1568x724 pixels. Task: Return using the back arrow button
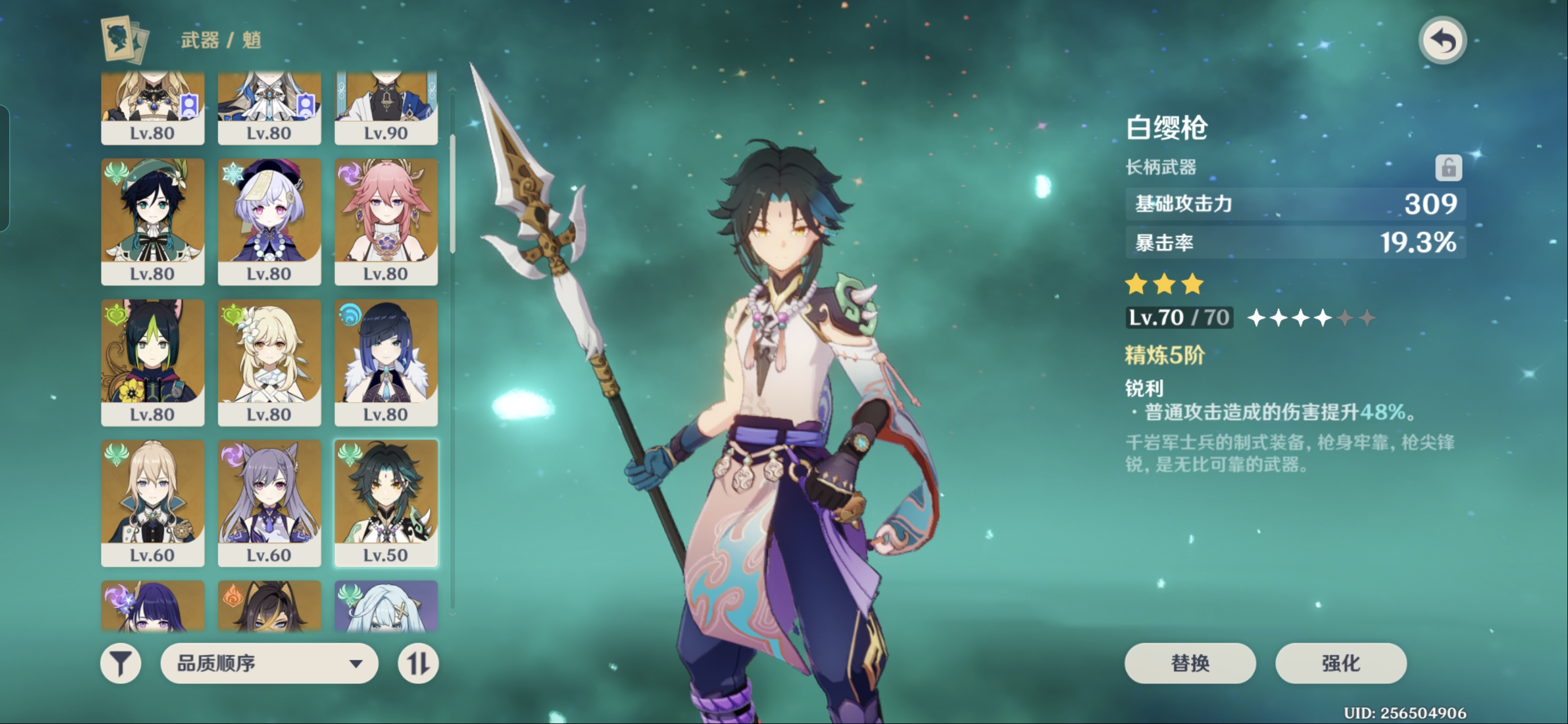1442,41
